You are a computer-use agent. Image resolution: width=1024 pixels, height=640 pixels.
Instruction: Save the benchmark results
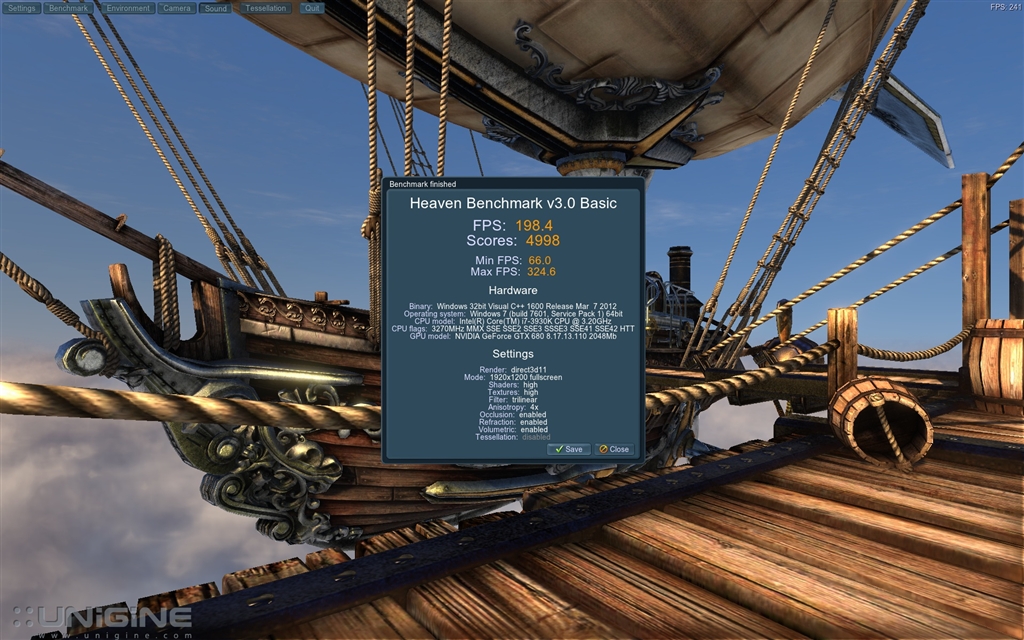pos(569,449)
